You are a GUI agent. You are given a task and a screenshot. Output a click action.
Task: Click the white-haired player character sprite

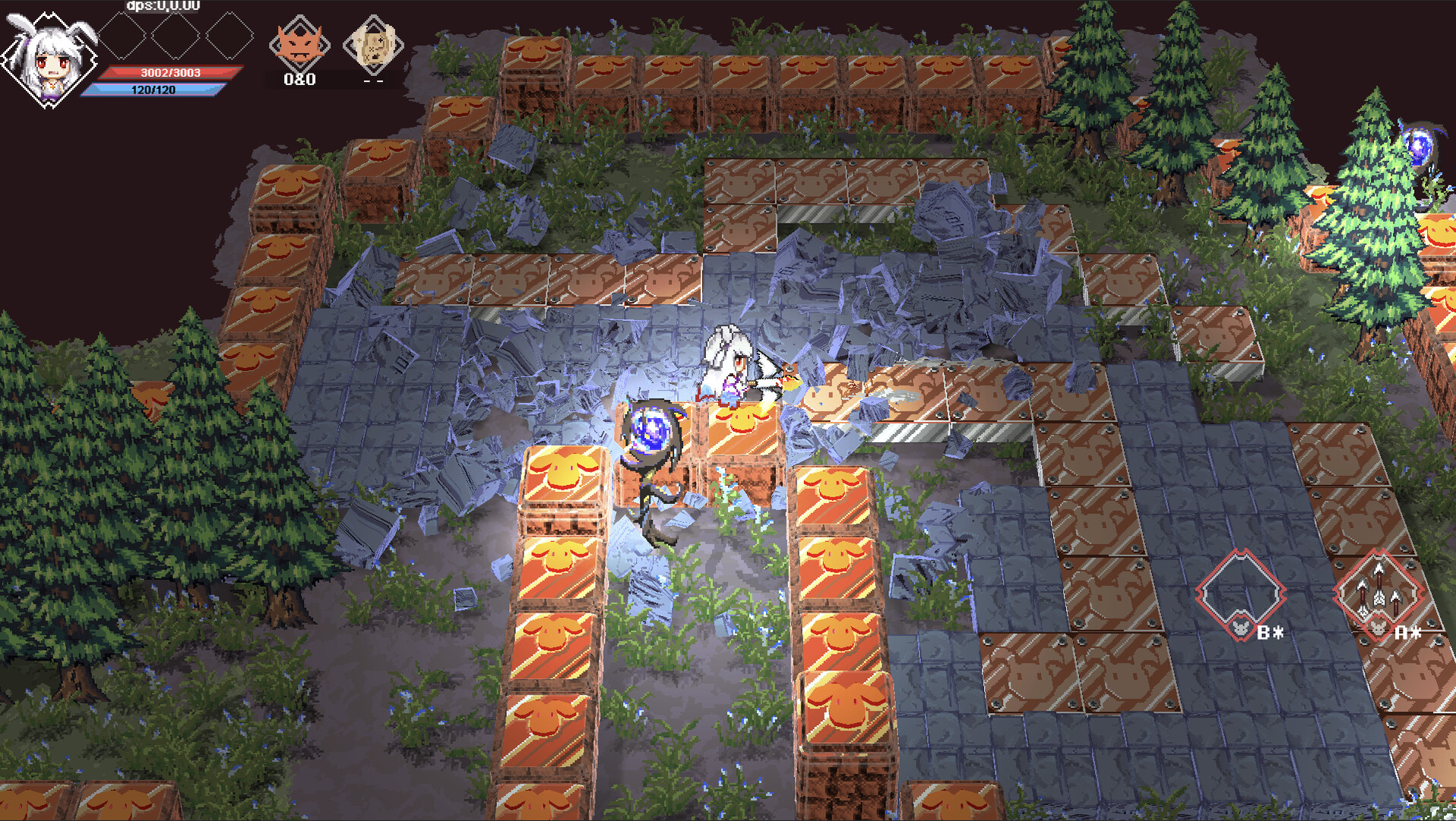(x=730, y=365)
